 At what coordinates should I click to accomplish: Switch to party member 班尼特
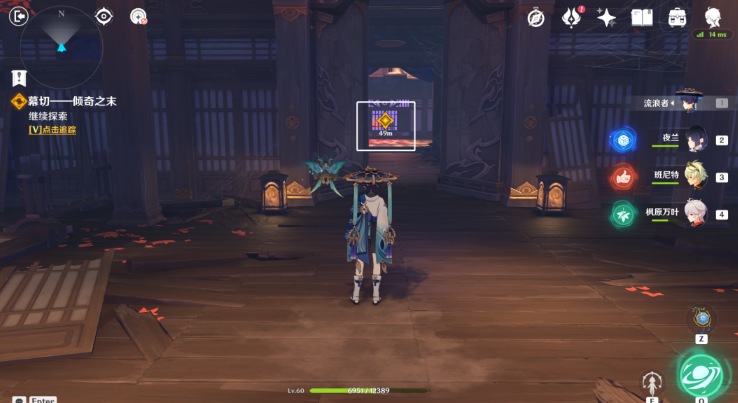[695, 176]
